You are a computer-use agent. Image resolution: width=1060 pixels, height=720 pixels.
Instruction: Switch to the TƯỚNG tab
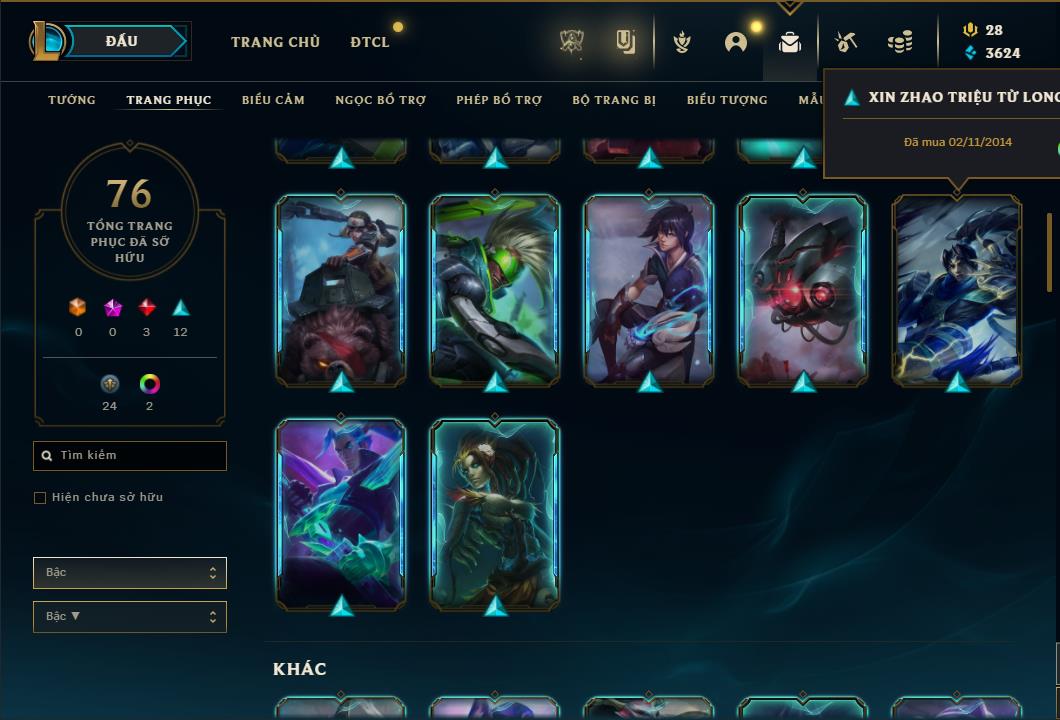tap(72, 100)
